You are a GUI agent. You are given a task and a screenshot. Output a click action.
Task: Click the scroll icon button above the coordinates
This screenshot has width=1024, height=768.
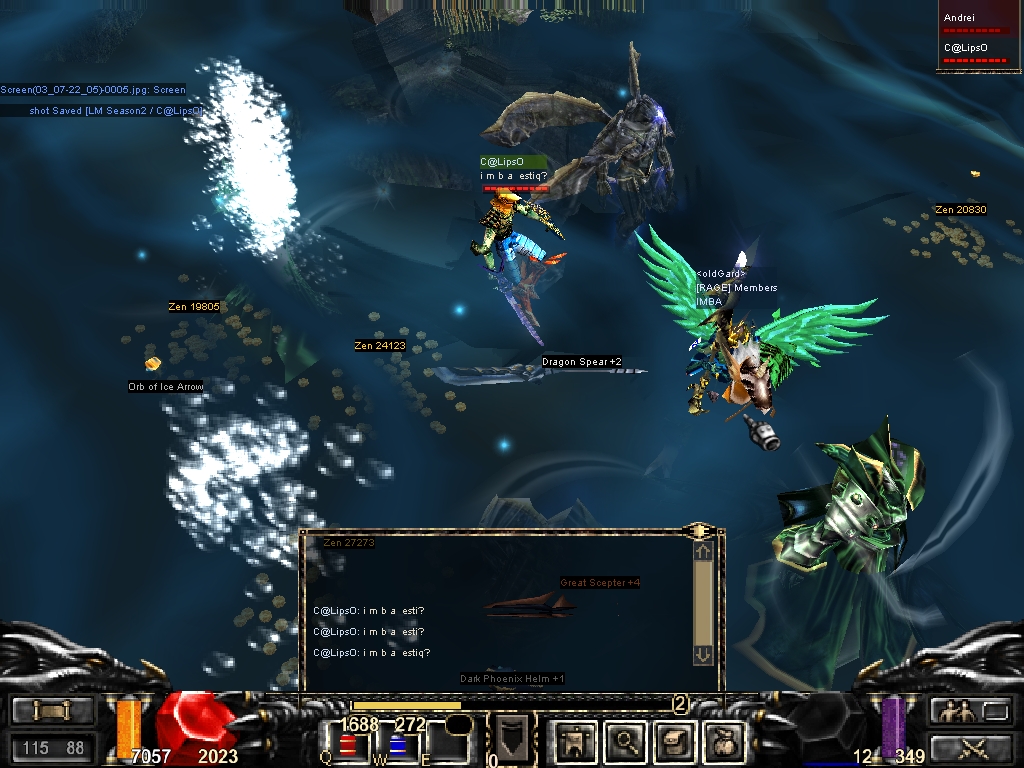[52, 711]
